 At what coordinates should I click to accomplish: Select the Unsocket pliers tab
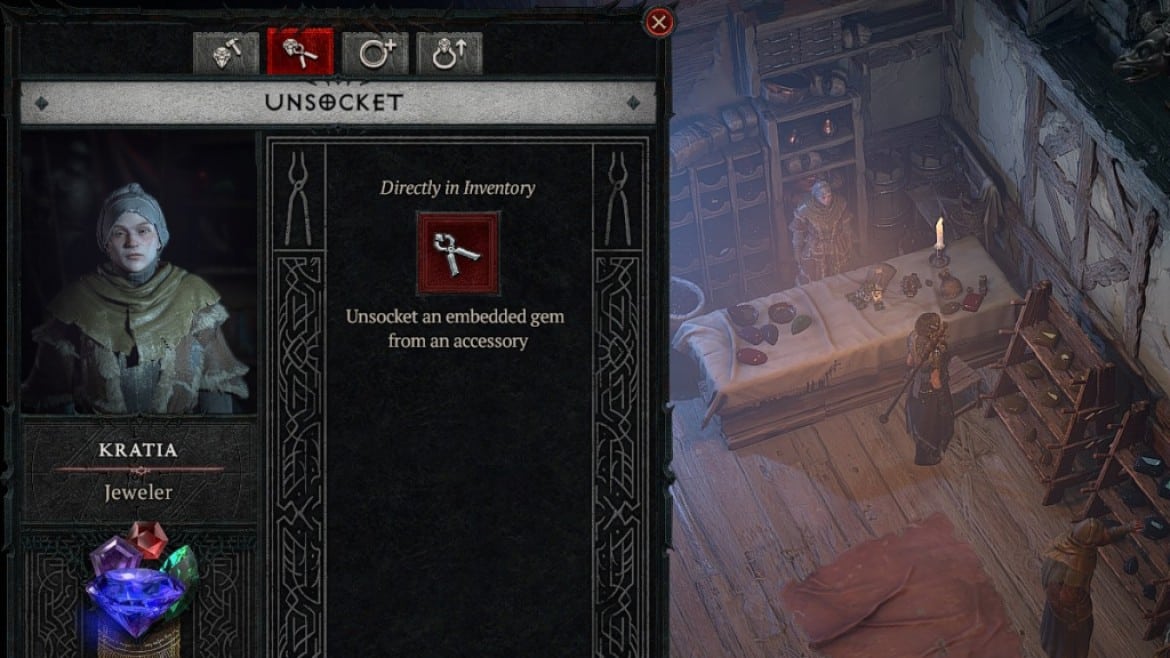[x=300, y=53]
